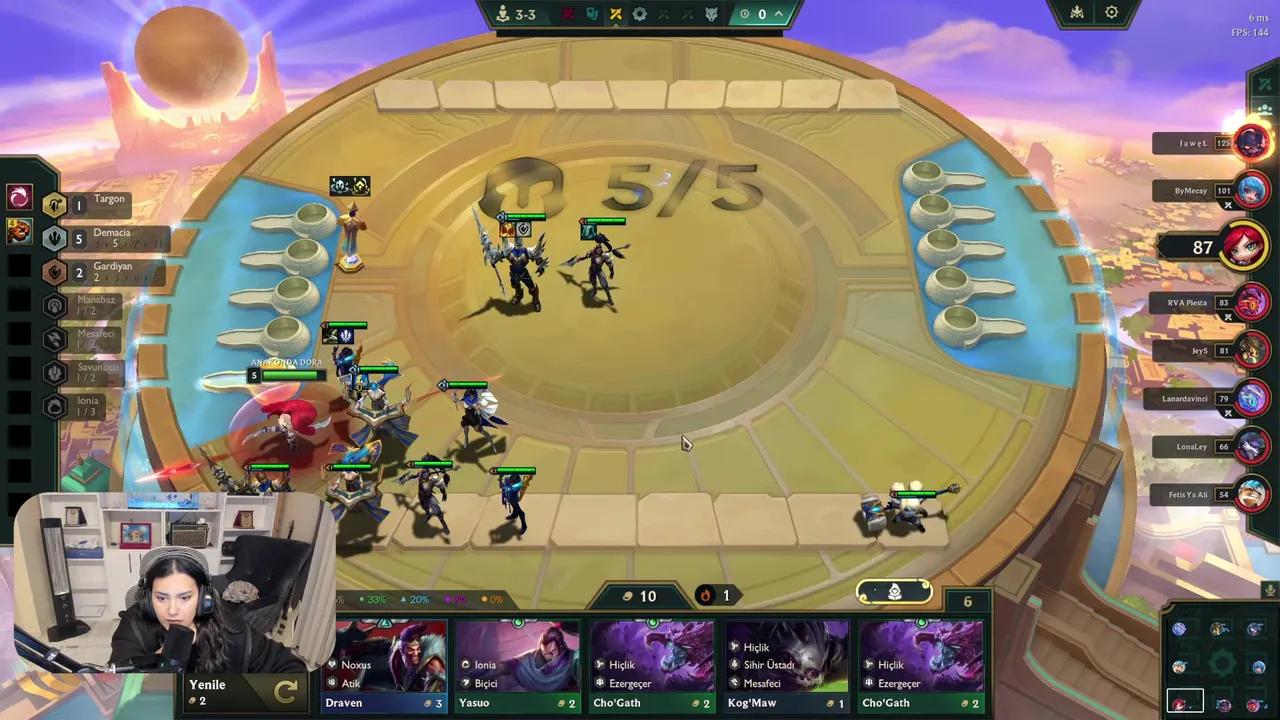
Task: Open the crowned figure icon beside settings
Action: tap(1077, 13)
